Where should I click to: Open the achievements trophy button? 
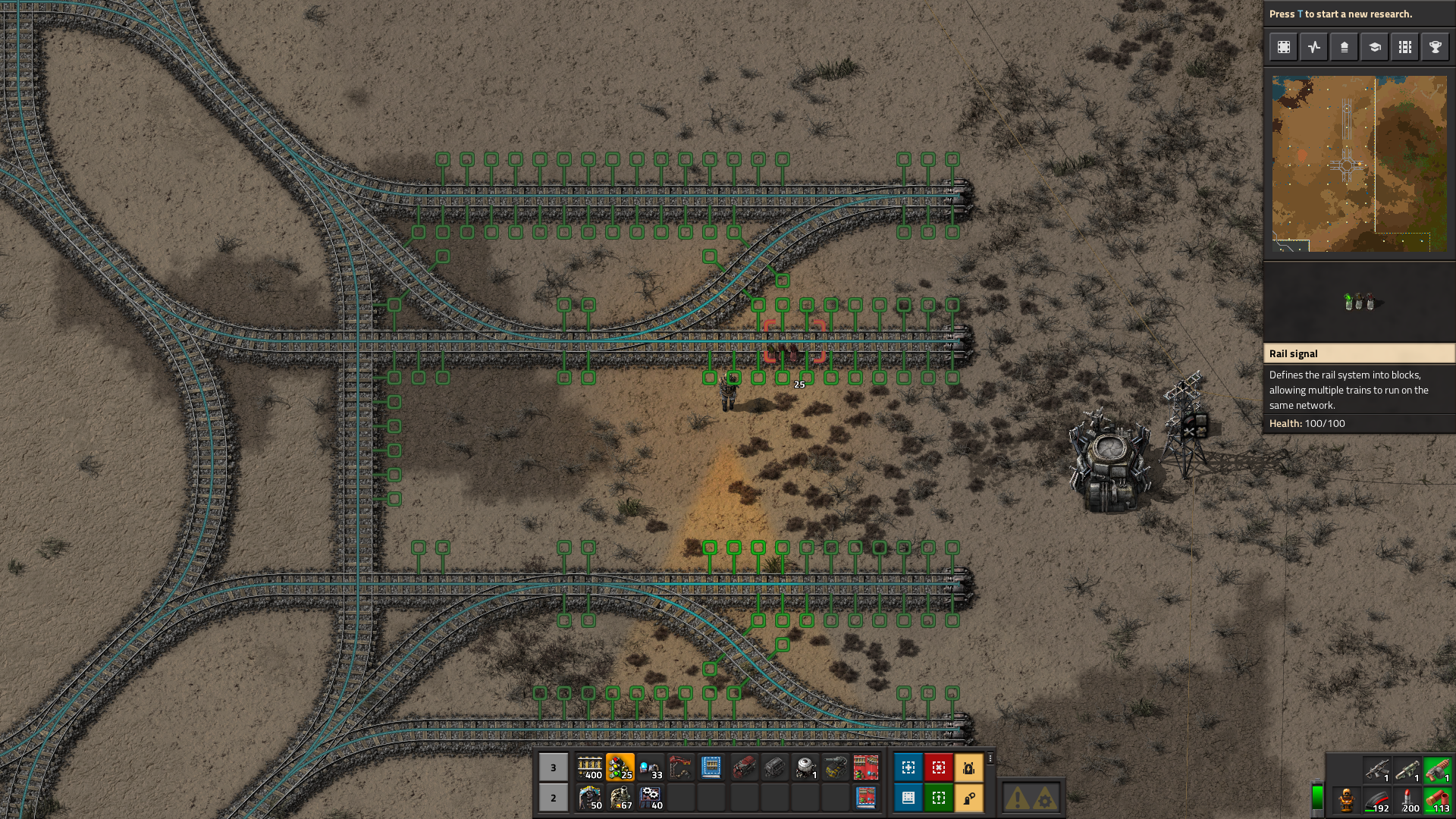(1435, 47)
